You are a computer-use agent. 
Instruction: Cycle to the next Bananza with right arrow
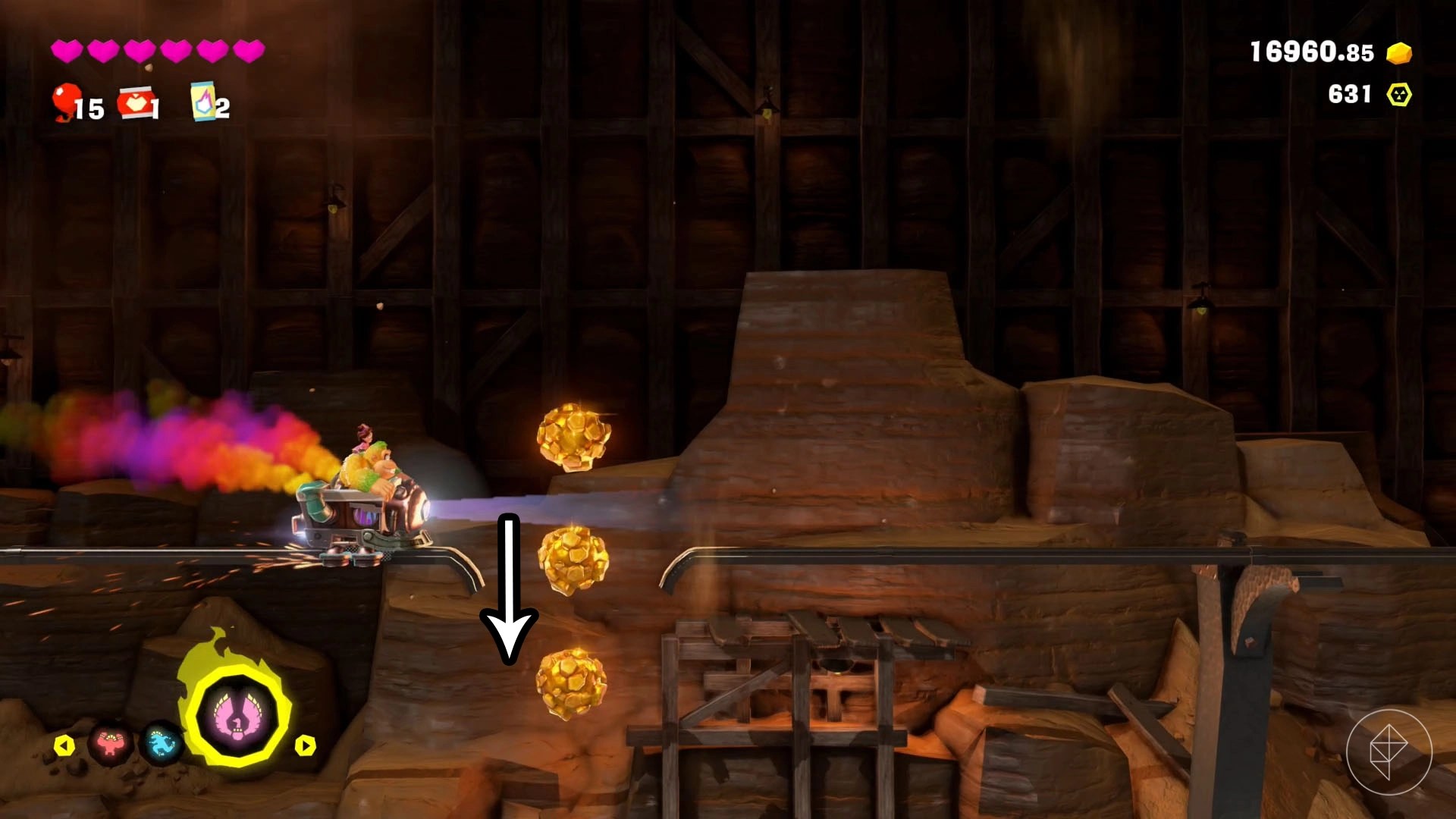tap(305, 745)
